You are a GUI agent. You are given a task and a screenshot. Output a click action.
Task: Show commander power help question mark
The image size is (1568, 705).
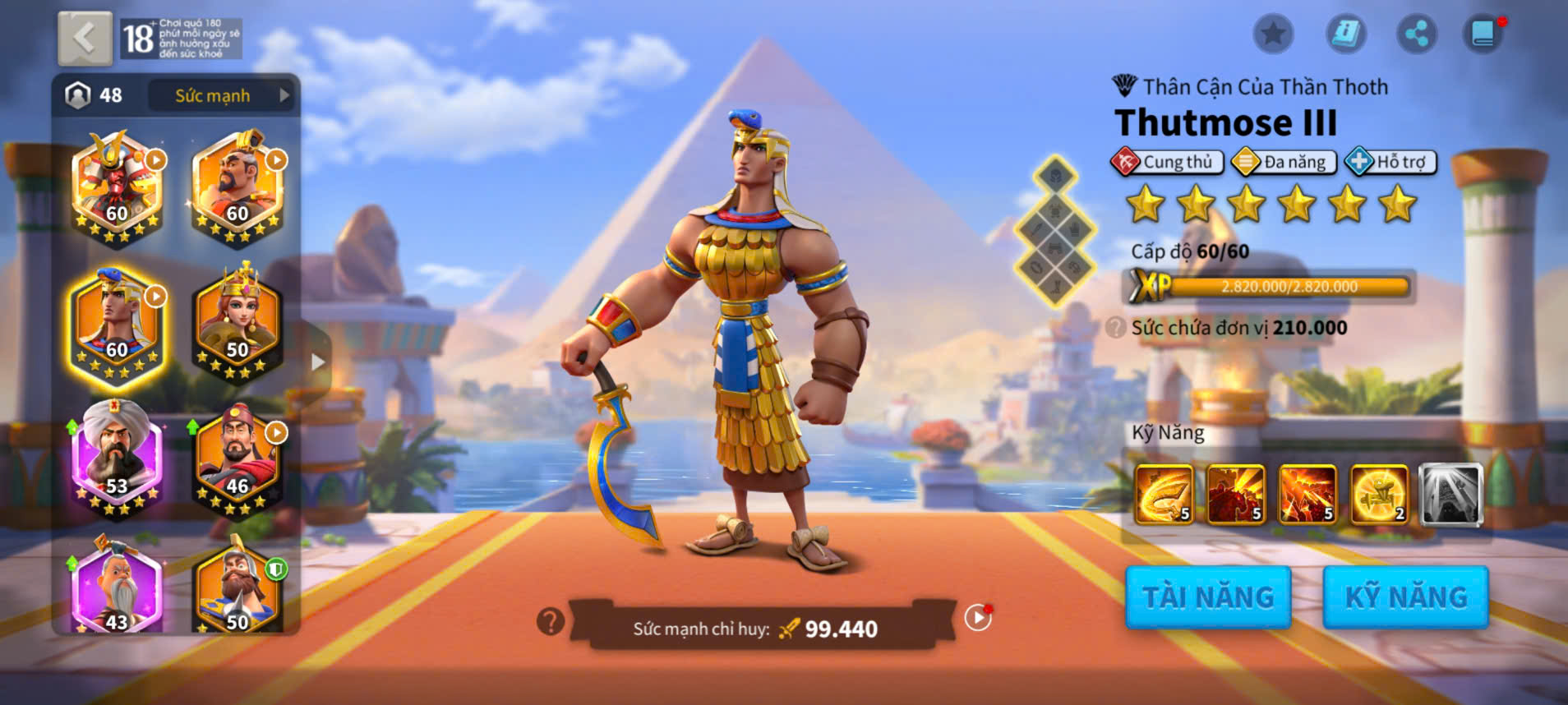(550, 621)
